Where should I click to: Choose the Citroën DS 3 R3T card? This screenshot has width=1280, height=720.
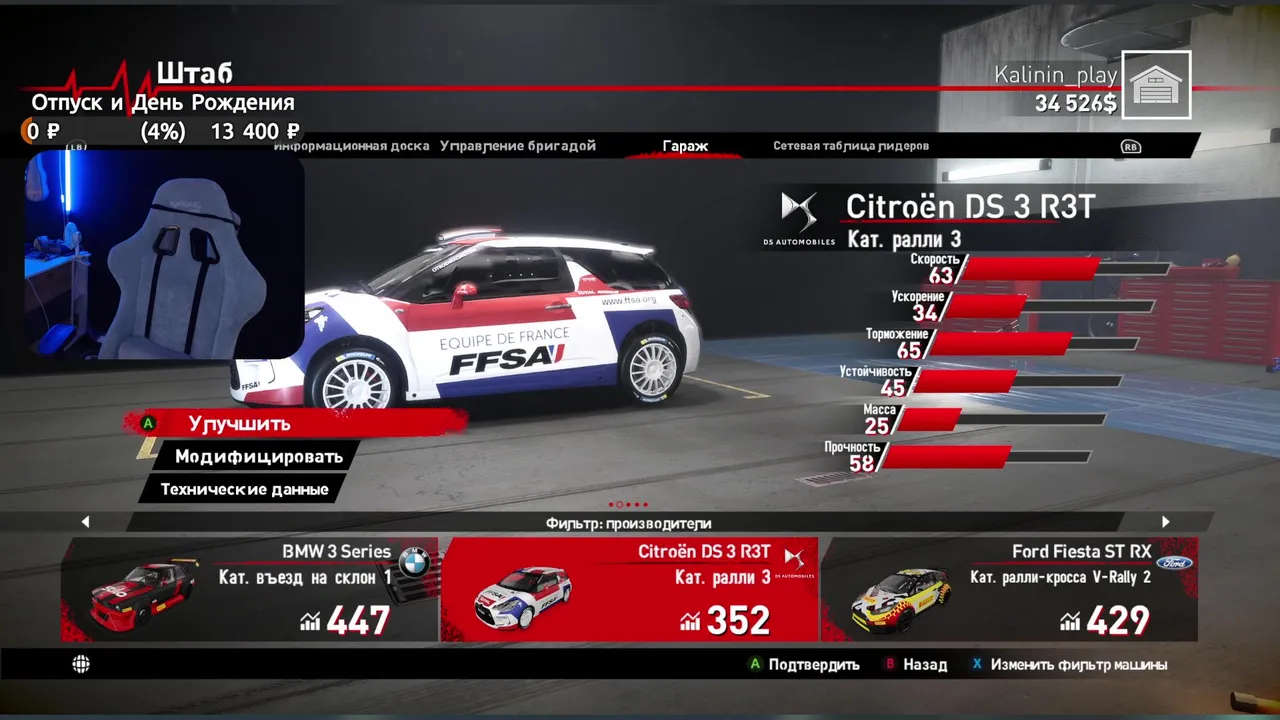(629, 590)
